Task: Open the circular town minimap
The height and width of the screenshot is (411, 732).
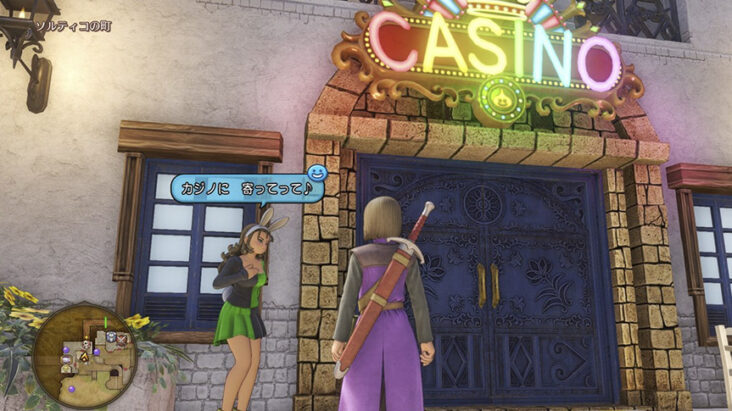Action: [84, 356]
